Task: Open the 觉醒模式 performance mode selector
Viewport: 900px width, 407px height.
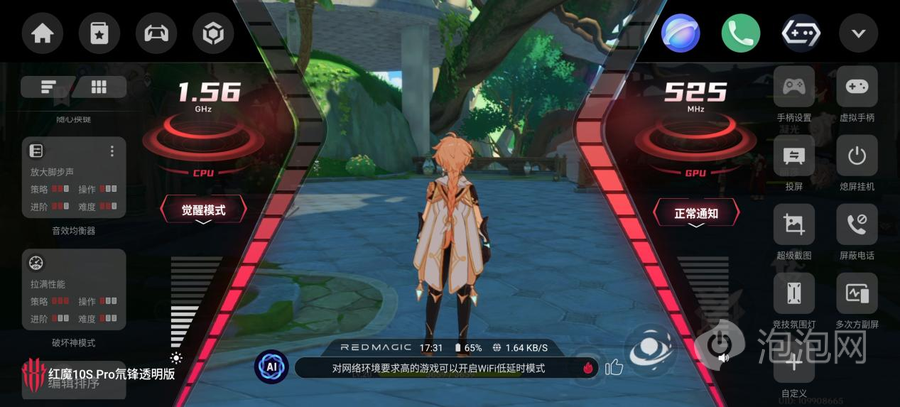Action: coord(203,211)
